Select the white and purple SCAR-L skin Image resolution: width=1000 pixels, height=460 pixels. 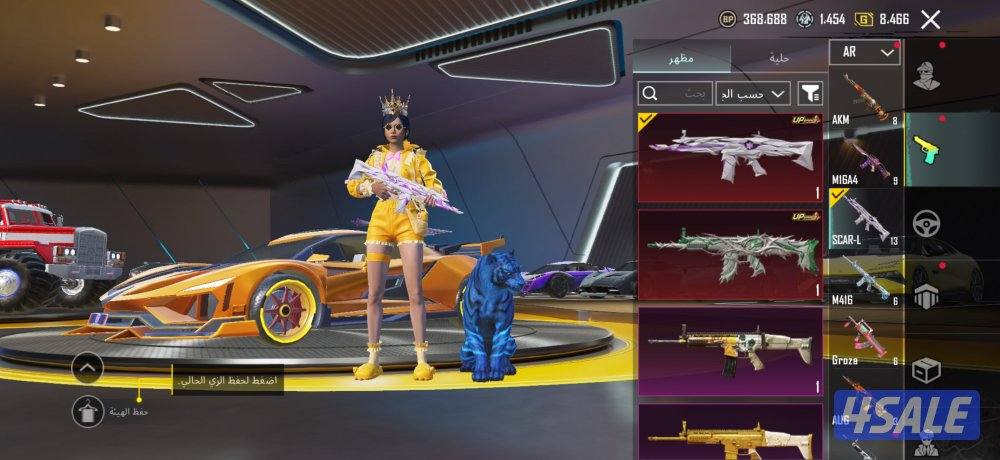click(x=730, y=157)
